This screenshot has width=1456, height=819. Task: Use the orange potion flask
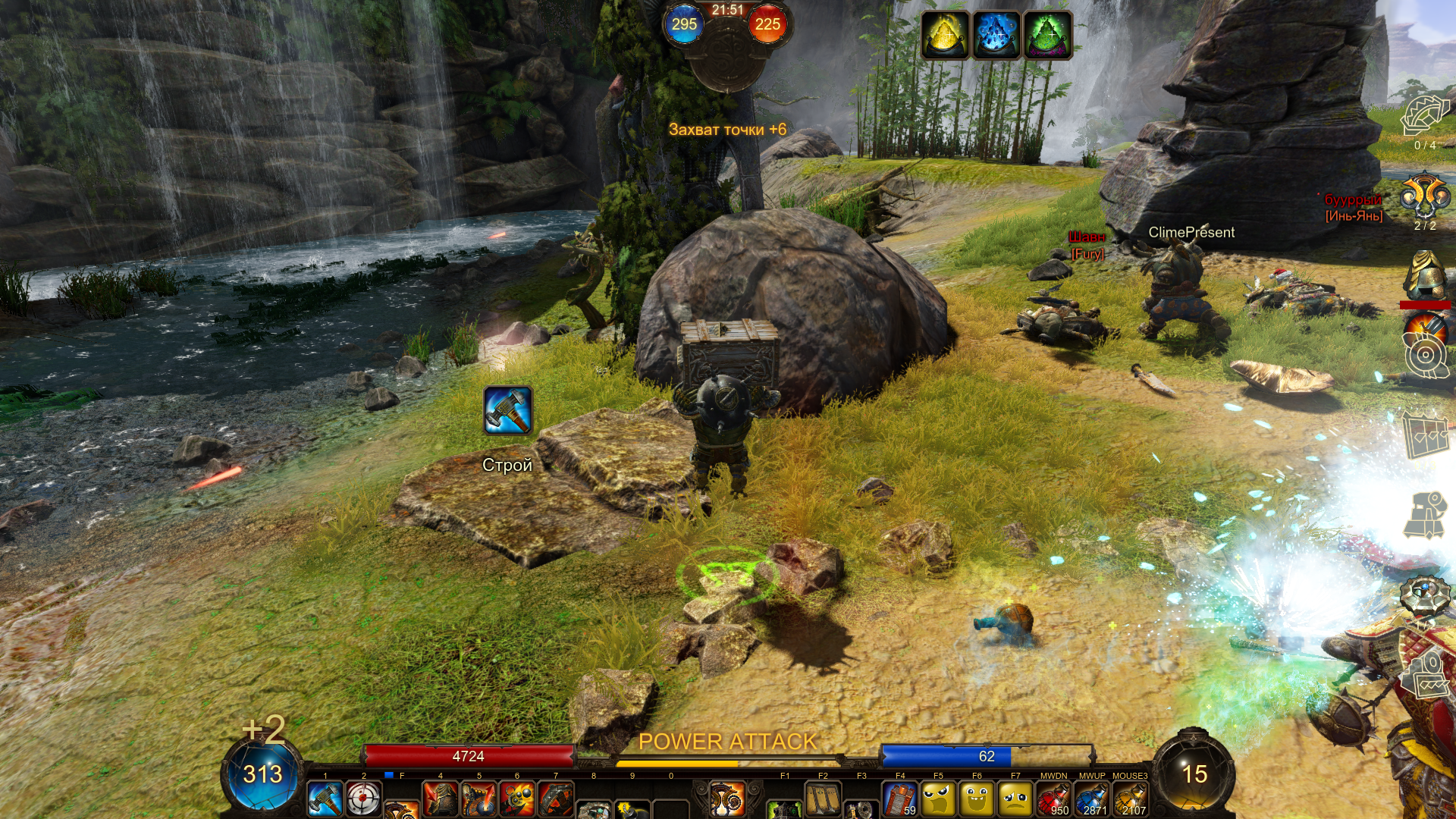tap(1131, 799)
